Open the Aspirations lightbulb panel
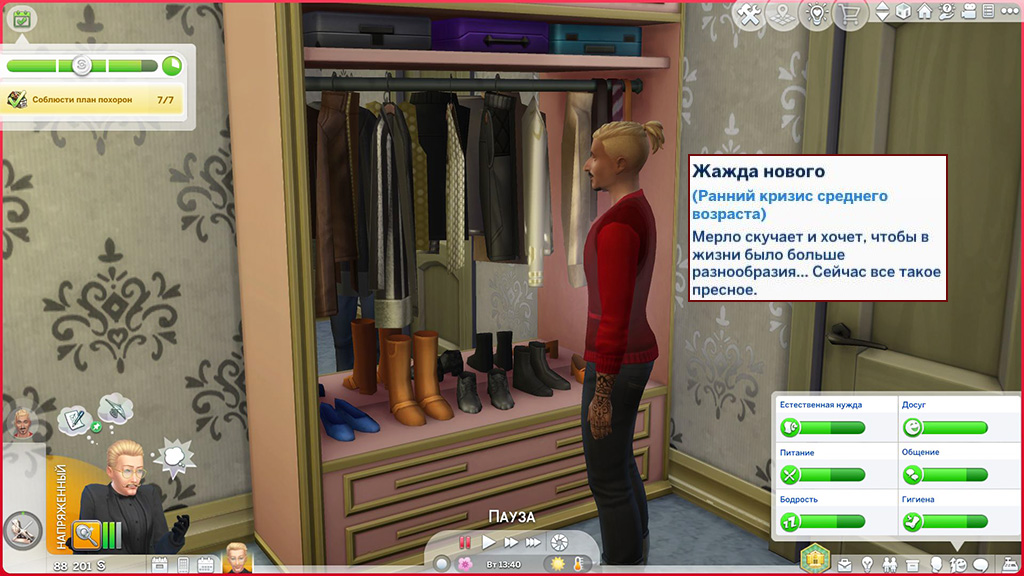1024x576 pixels. point(868,564)
